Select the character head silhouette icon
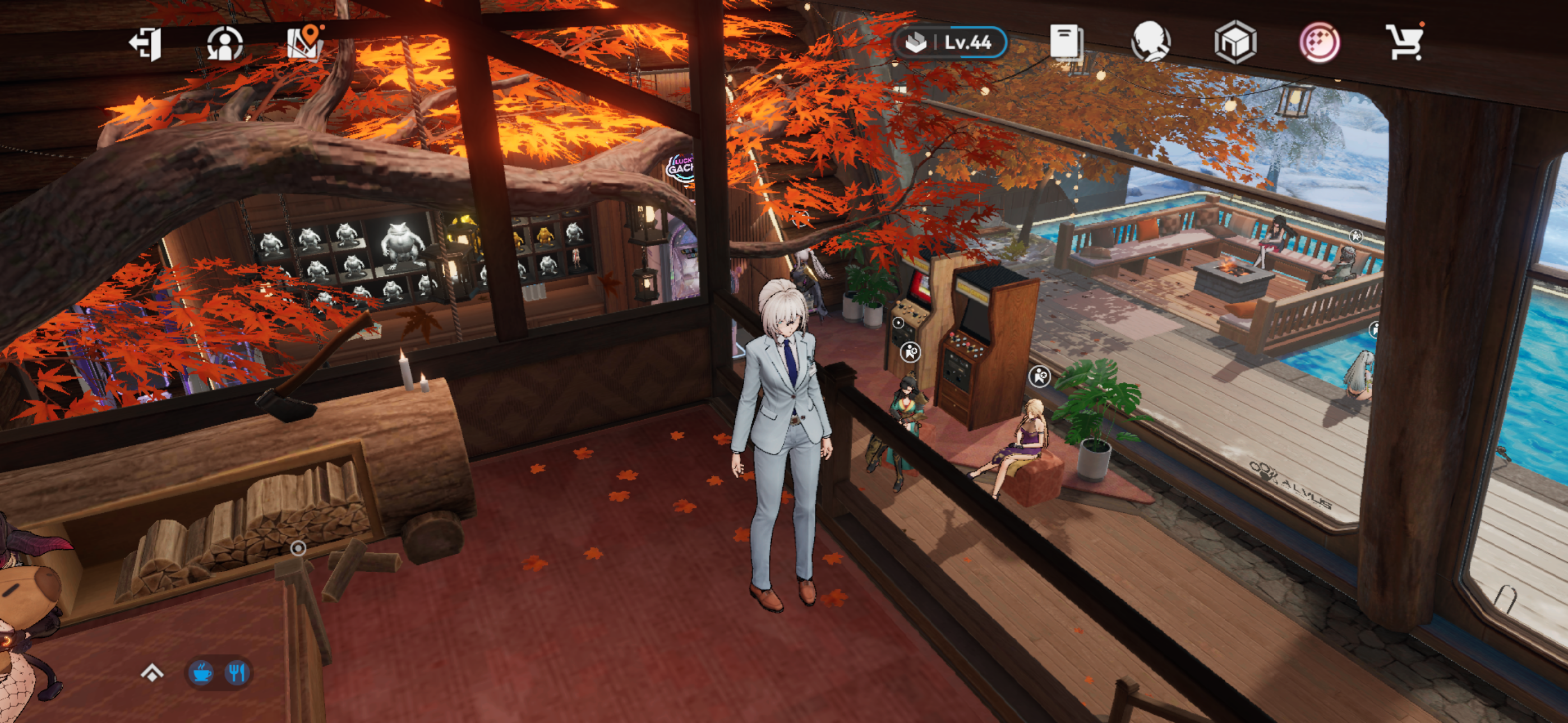The height and width of the screenshot is (723, 1568). click(x=1150, y=42)
